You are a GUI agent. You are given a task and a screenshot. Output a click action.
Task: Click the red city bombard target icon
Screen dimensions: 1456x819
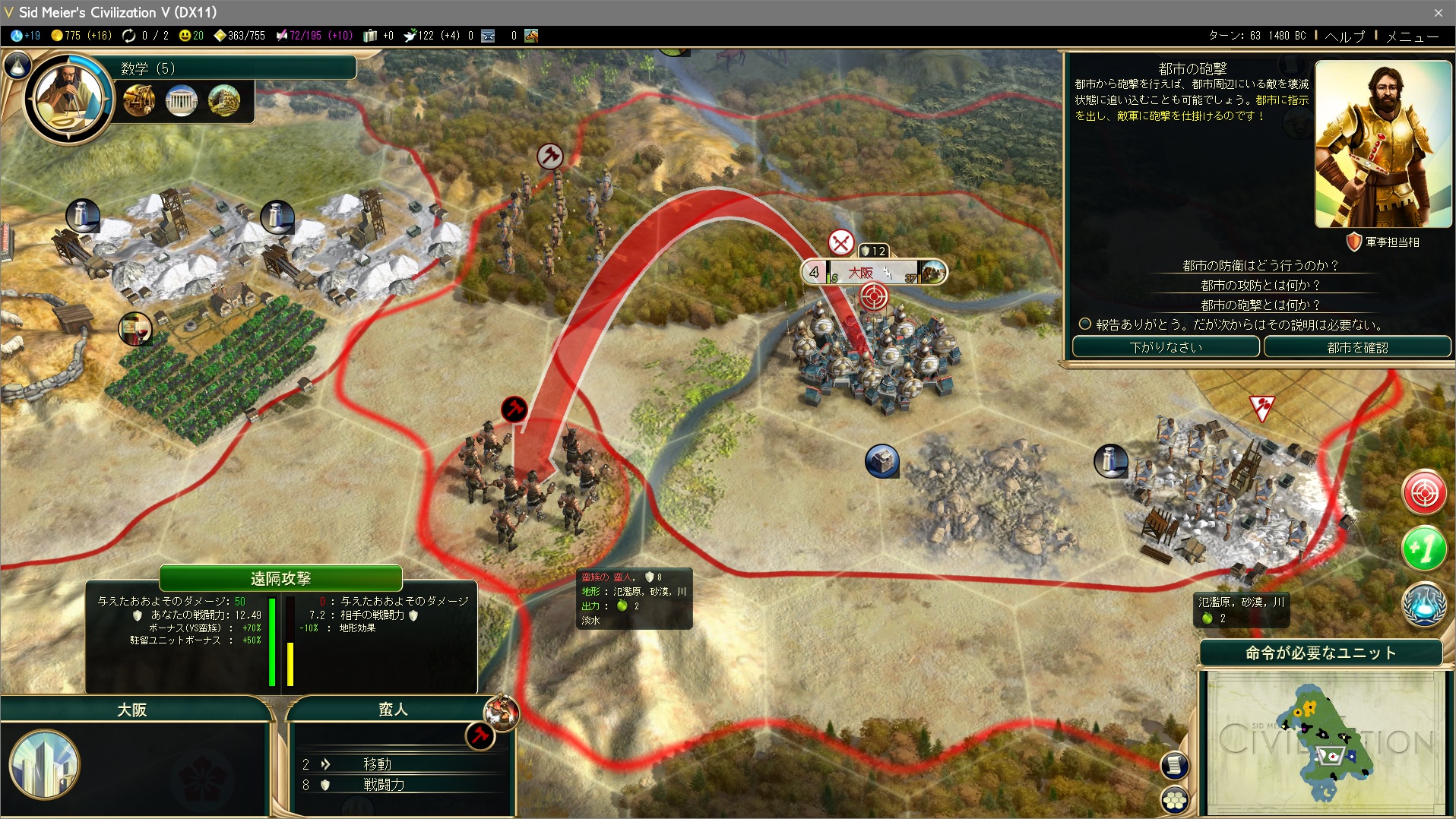coord(873,296)
